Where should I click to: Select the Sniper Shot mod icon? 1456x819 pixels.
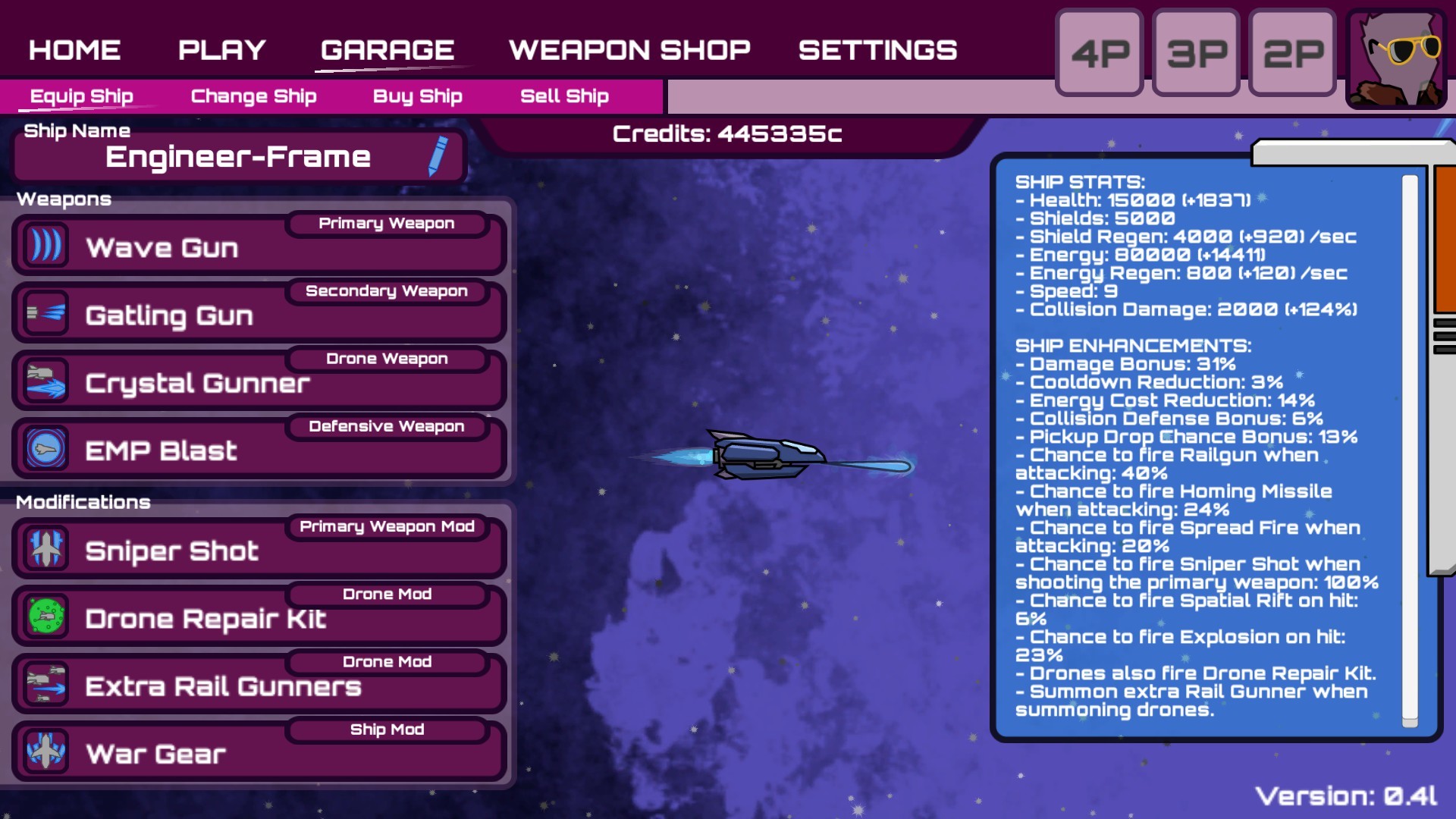coord(45,548)
